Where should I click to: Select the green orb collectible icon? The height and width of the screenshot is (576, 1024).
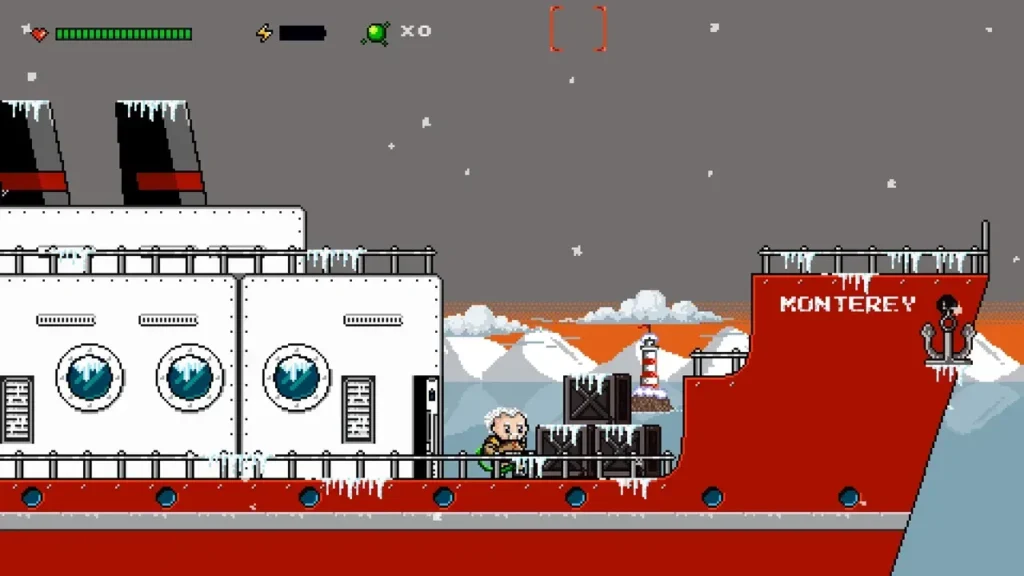(x=377, y=33)
